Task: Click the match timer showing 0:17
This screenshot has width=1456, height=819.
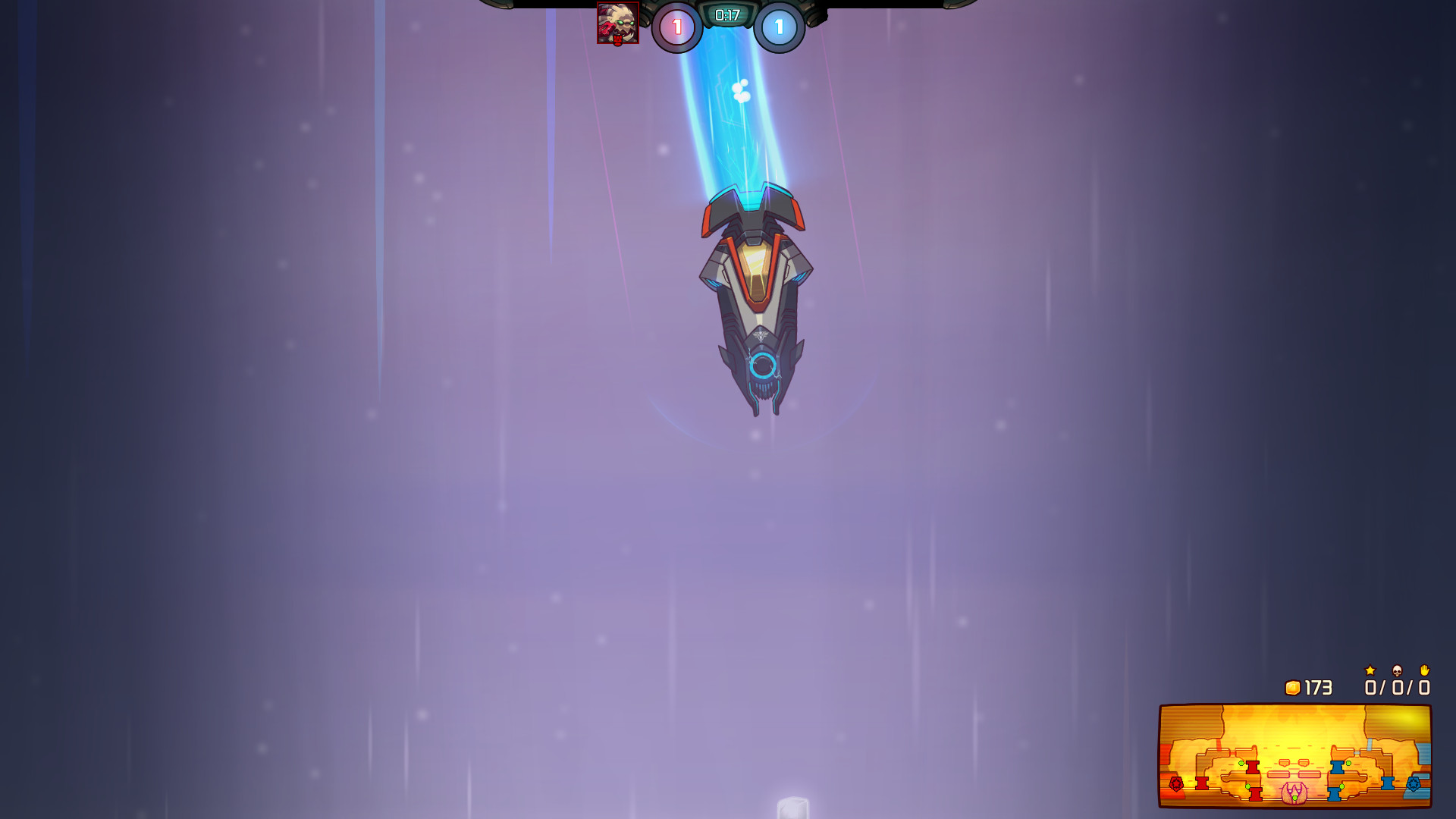Action: click(x=727, y=14)
